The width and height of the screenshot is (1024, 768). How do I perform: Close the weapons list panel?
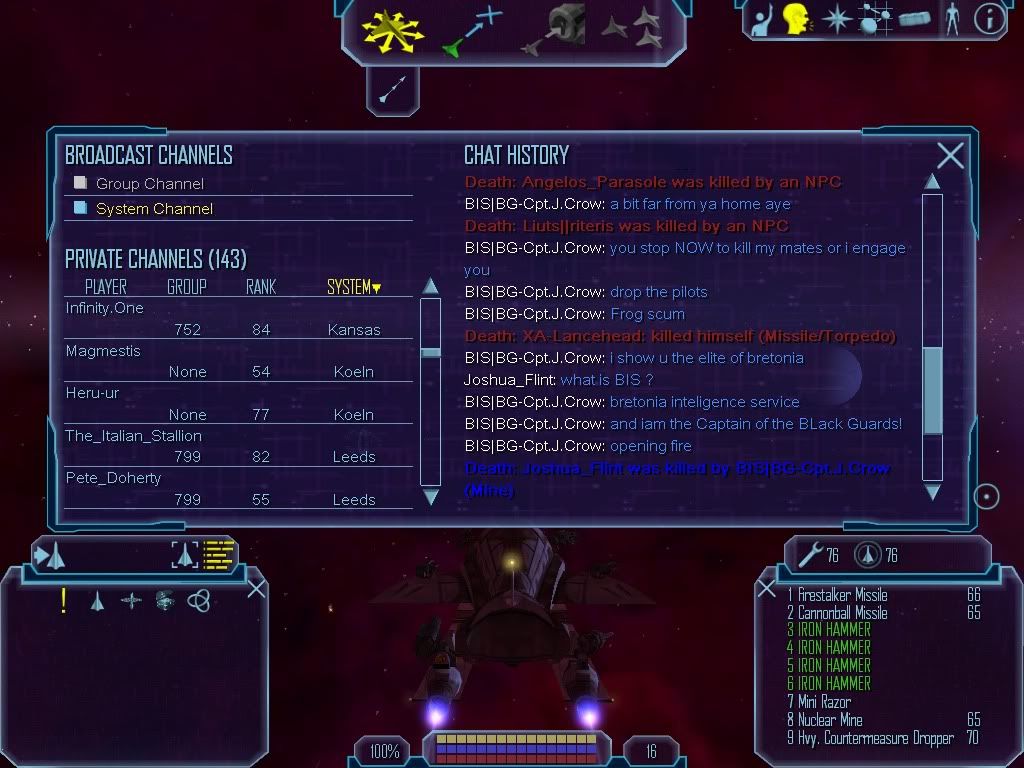coord(767,589)
